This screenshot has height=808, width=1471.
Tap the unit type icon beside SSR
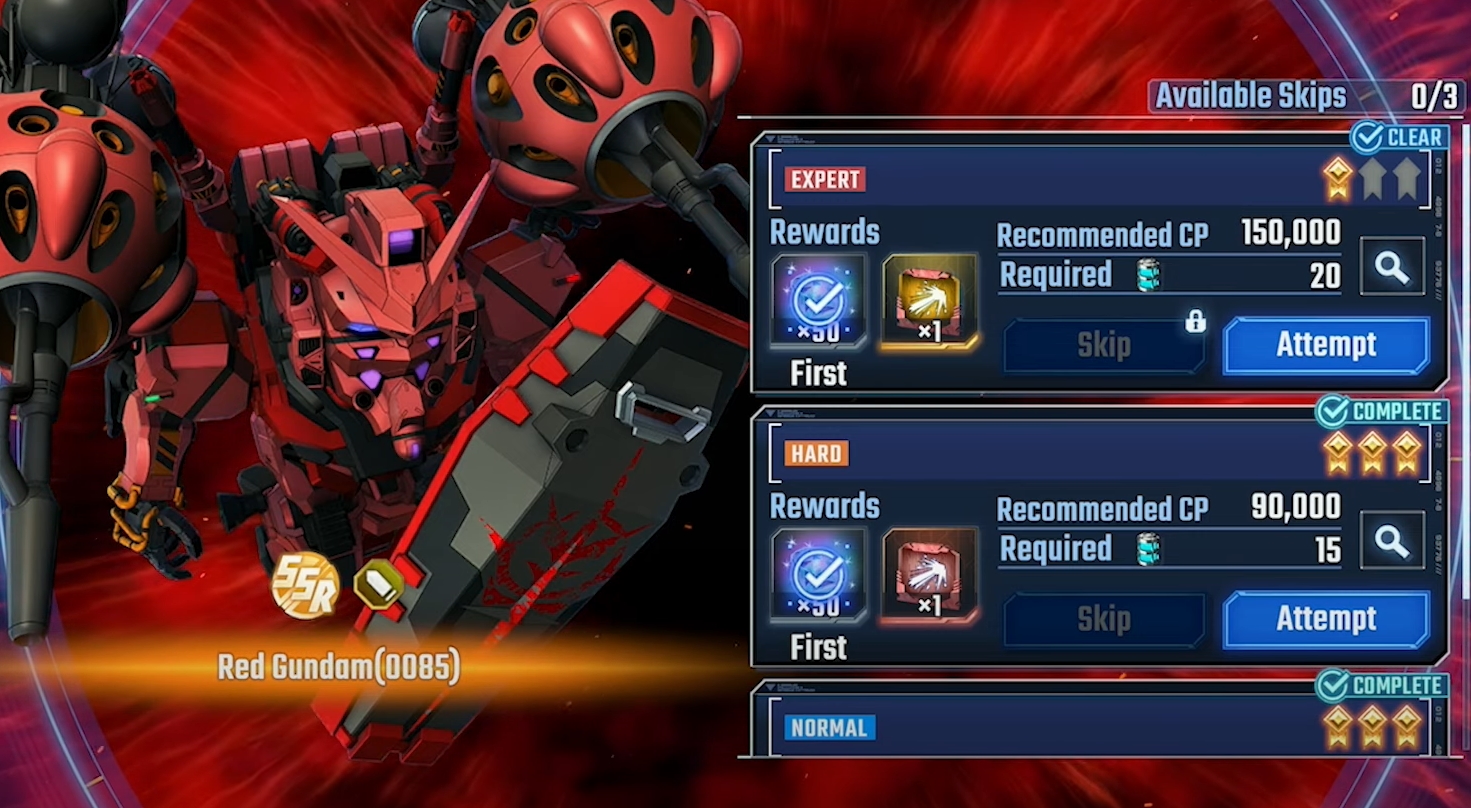click(x=379, y=583)
